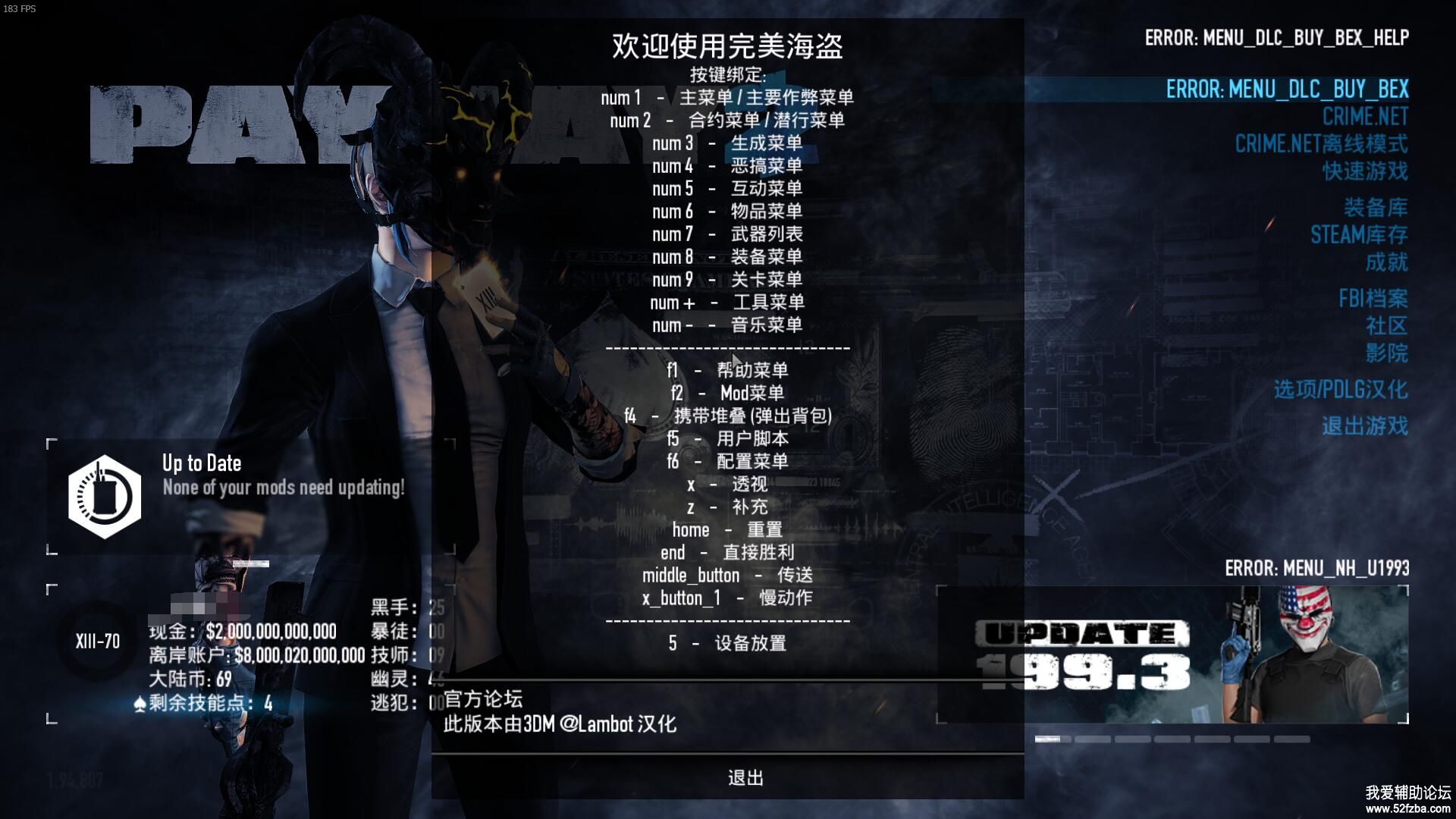View the 成就 achievements page
Image resolution: width=1456 pixels, height=819 pixels.
[x=1386, y=262]
